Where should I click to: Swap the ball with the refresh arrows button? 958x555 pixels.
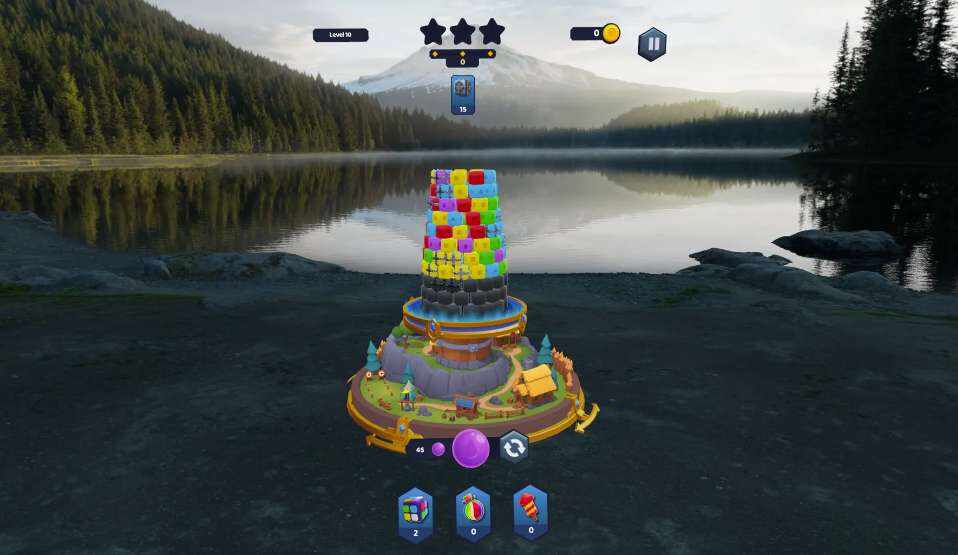[x=514, y=447]
